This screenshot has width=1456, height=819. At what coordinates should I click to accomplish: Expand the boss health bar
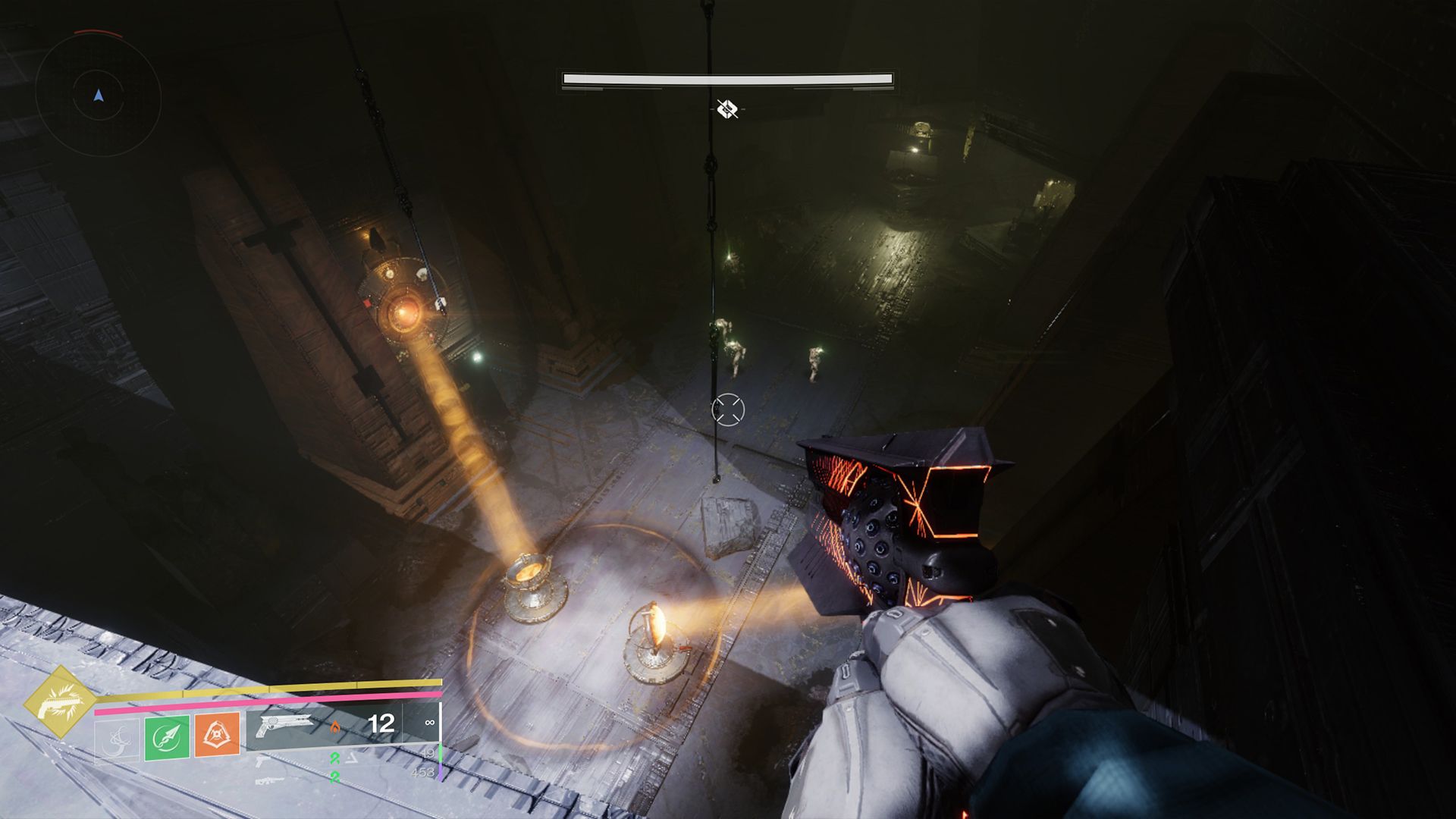[x=726, y=78]
